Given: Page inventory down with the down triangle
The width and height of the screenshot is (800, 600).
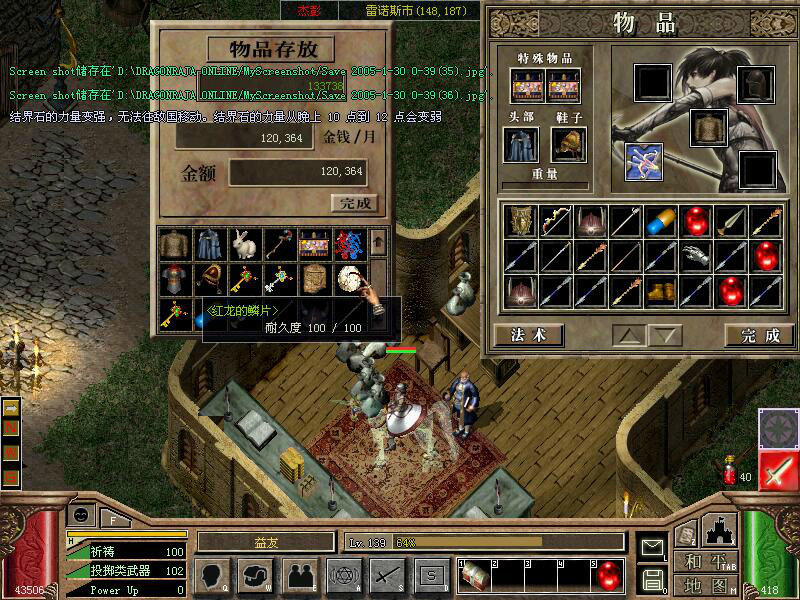Looking at the screenshot, I should [x=662, y=334].
